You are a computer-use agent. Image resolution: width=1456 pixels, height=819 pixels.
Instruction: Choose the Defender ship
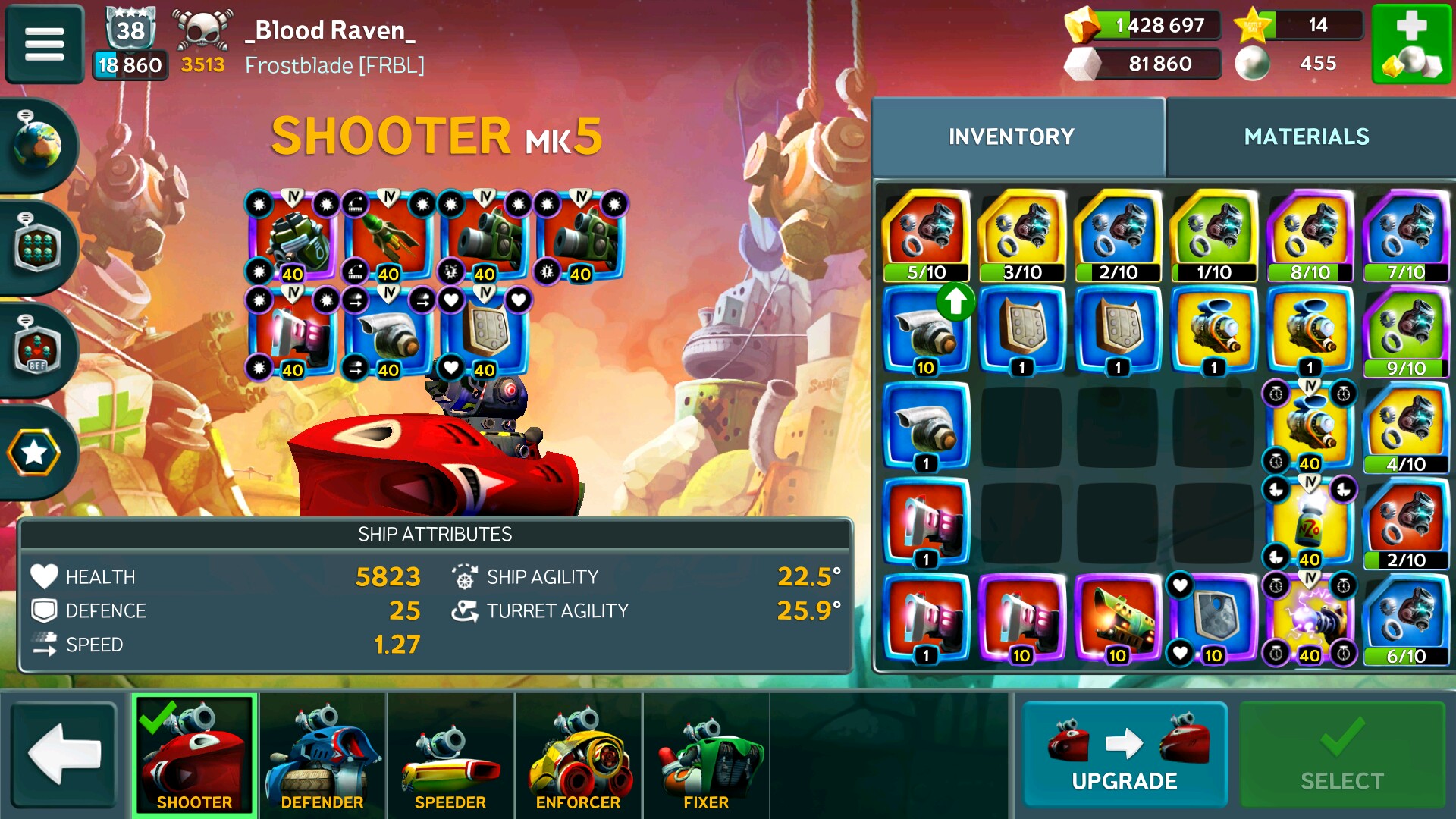[322, 755]
